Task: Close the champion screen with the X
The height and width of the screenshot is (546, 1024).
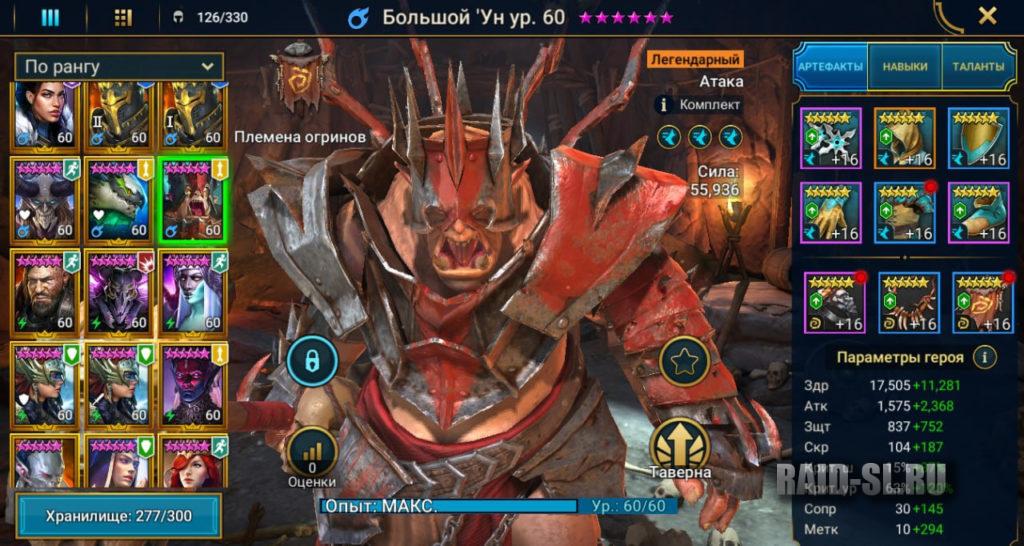Action: pos(987,16)
